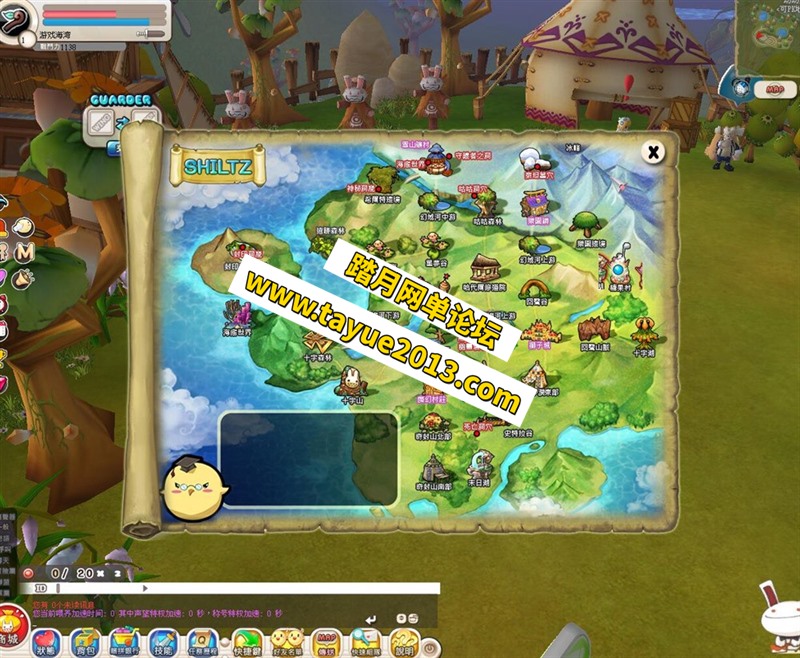Choose the 咕咕森林 tree location
The image size is (800, 658).
pos(487,207)
